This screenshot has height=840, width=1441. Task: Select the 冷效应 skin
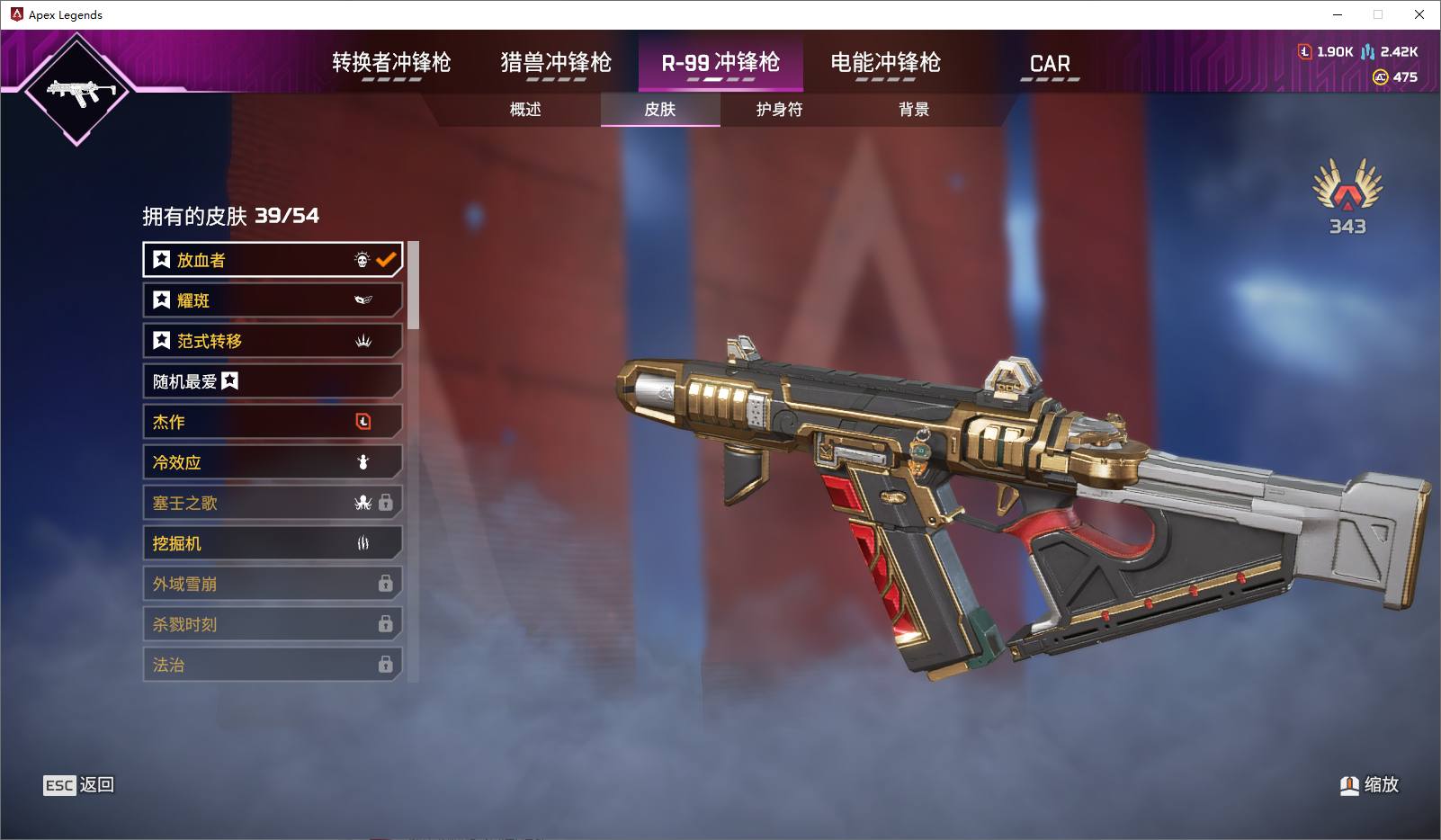pos(272,462)
